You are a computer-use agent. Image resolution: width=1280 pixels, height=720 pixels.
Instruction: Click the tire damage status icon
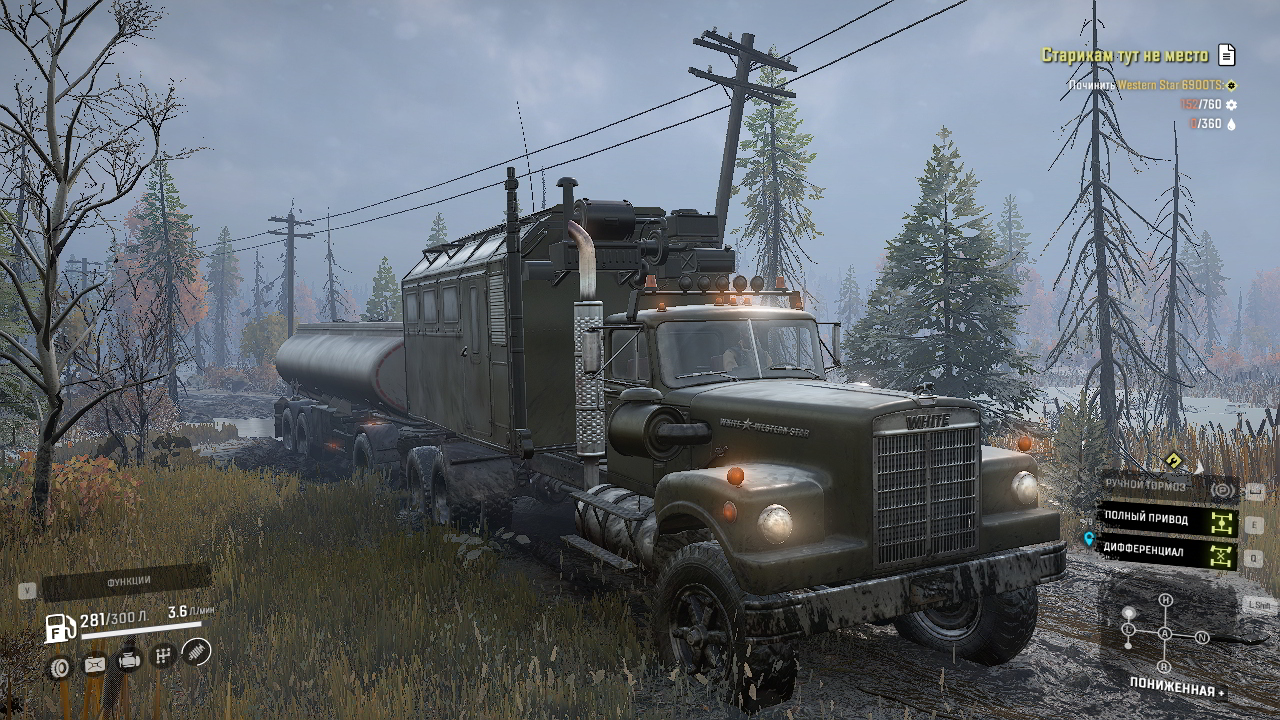coord(60,667)
